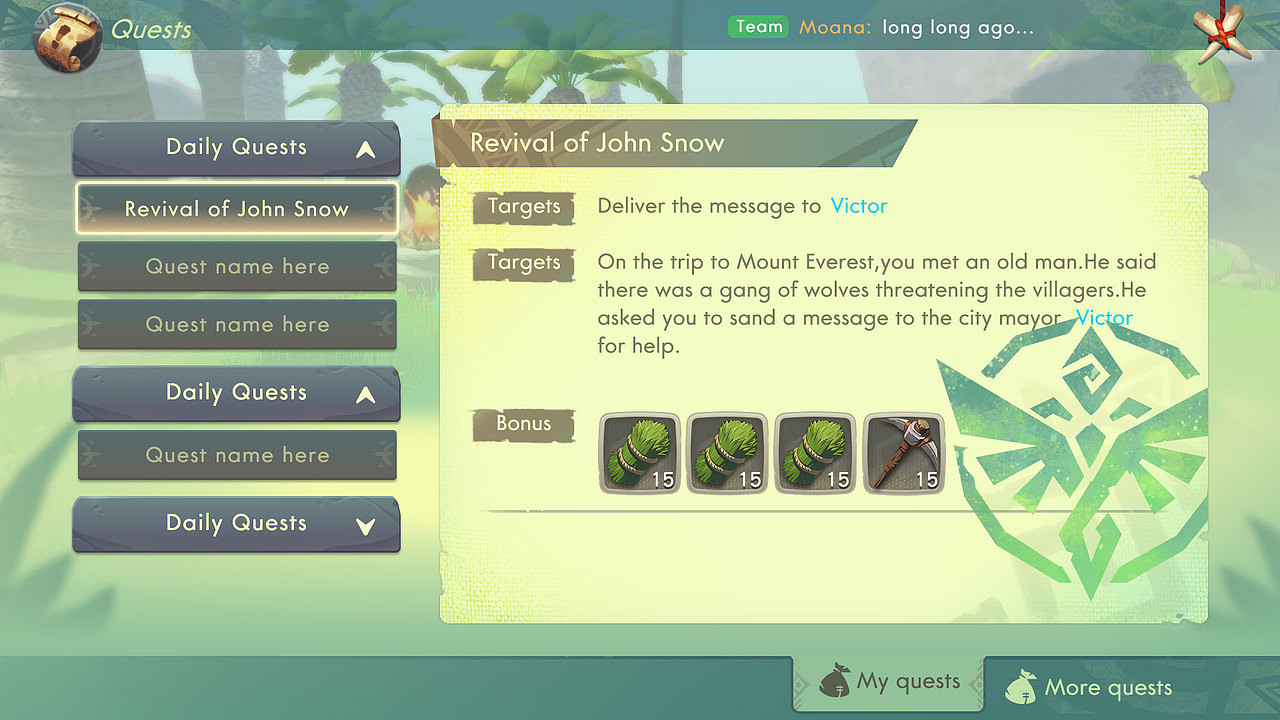Switch to the My quests tab

point(889,684)
